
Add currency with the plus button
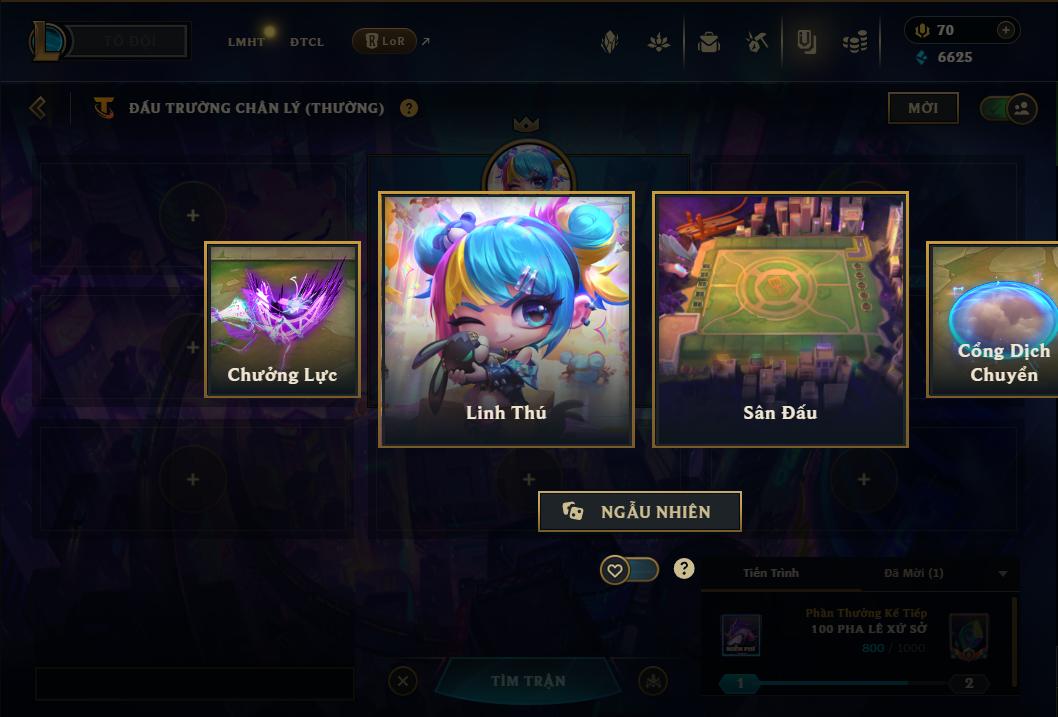pos(1006,31)
